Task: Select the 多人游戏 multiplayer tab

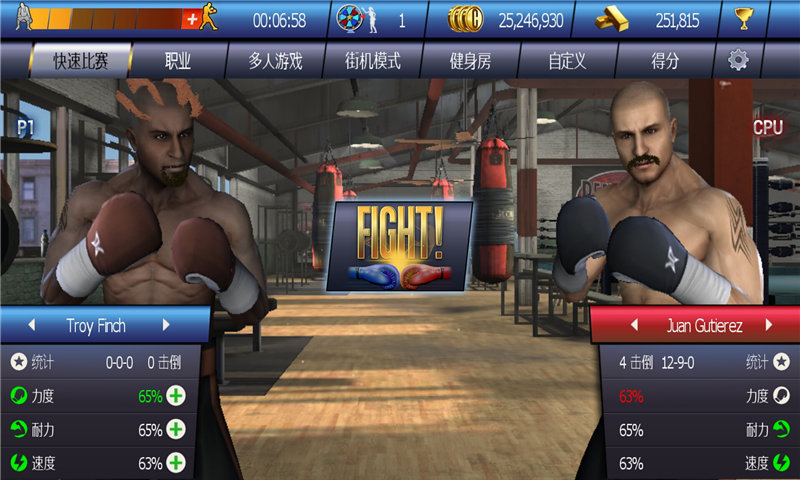Action: [275, 61]
